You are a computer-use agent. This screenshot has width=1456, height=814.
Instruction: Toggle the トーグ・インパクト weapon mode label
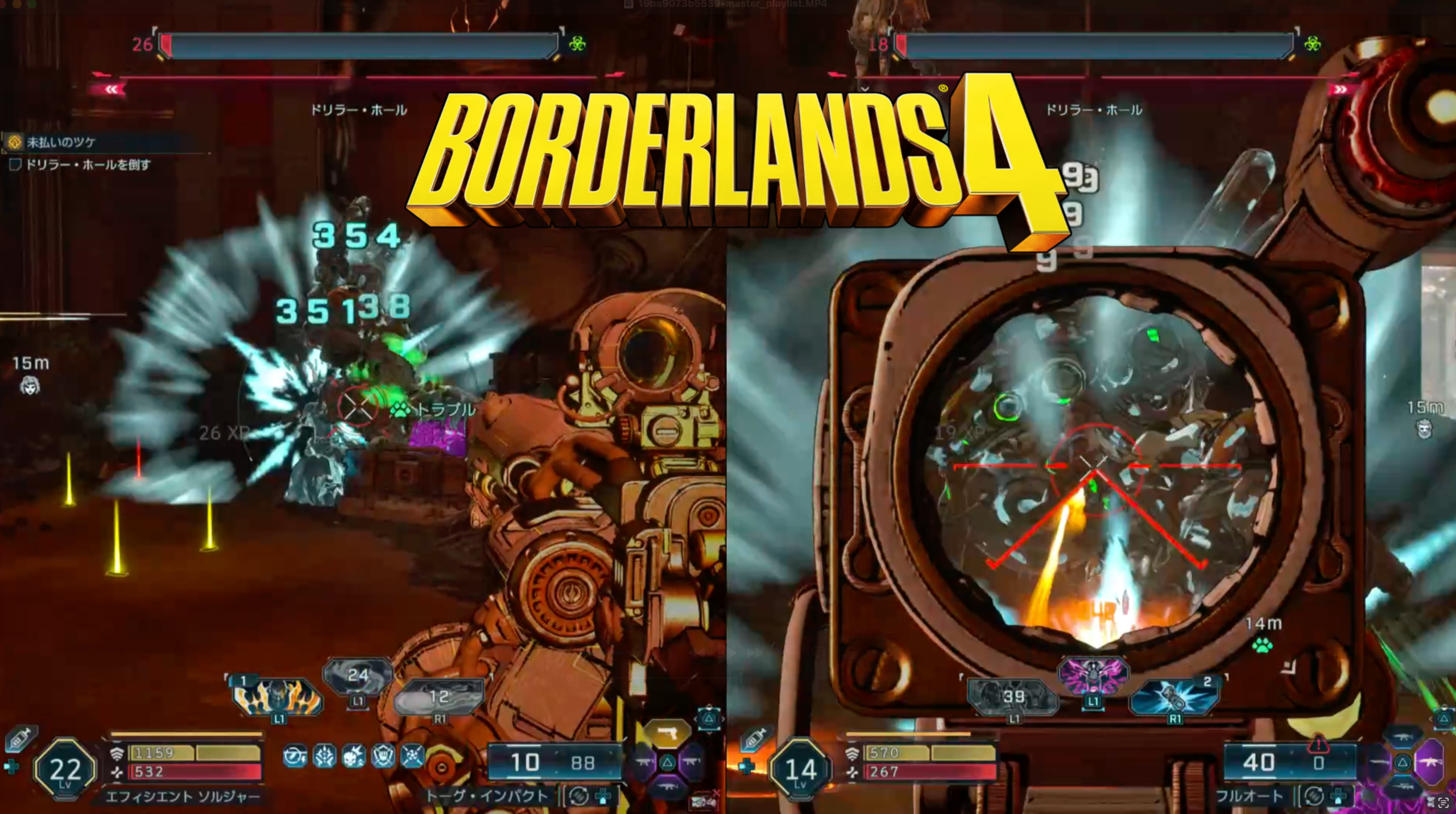tap(487, 796)
